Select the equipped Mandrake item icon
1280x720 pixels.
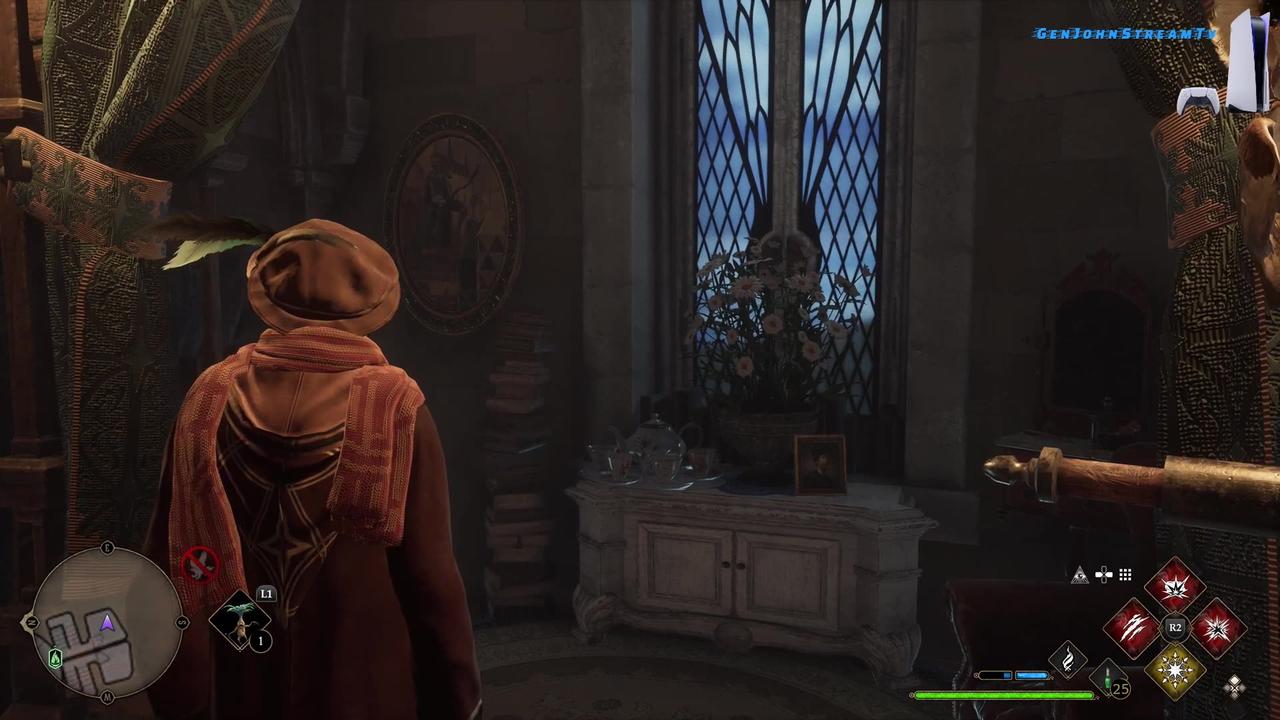240,622
